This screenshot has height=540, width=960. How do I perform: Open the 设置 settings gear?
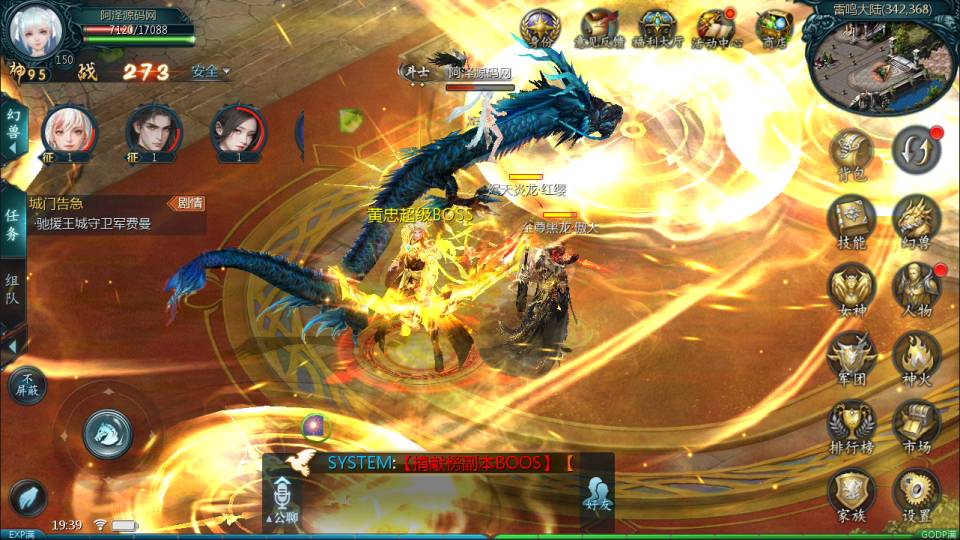pos(916,493)
